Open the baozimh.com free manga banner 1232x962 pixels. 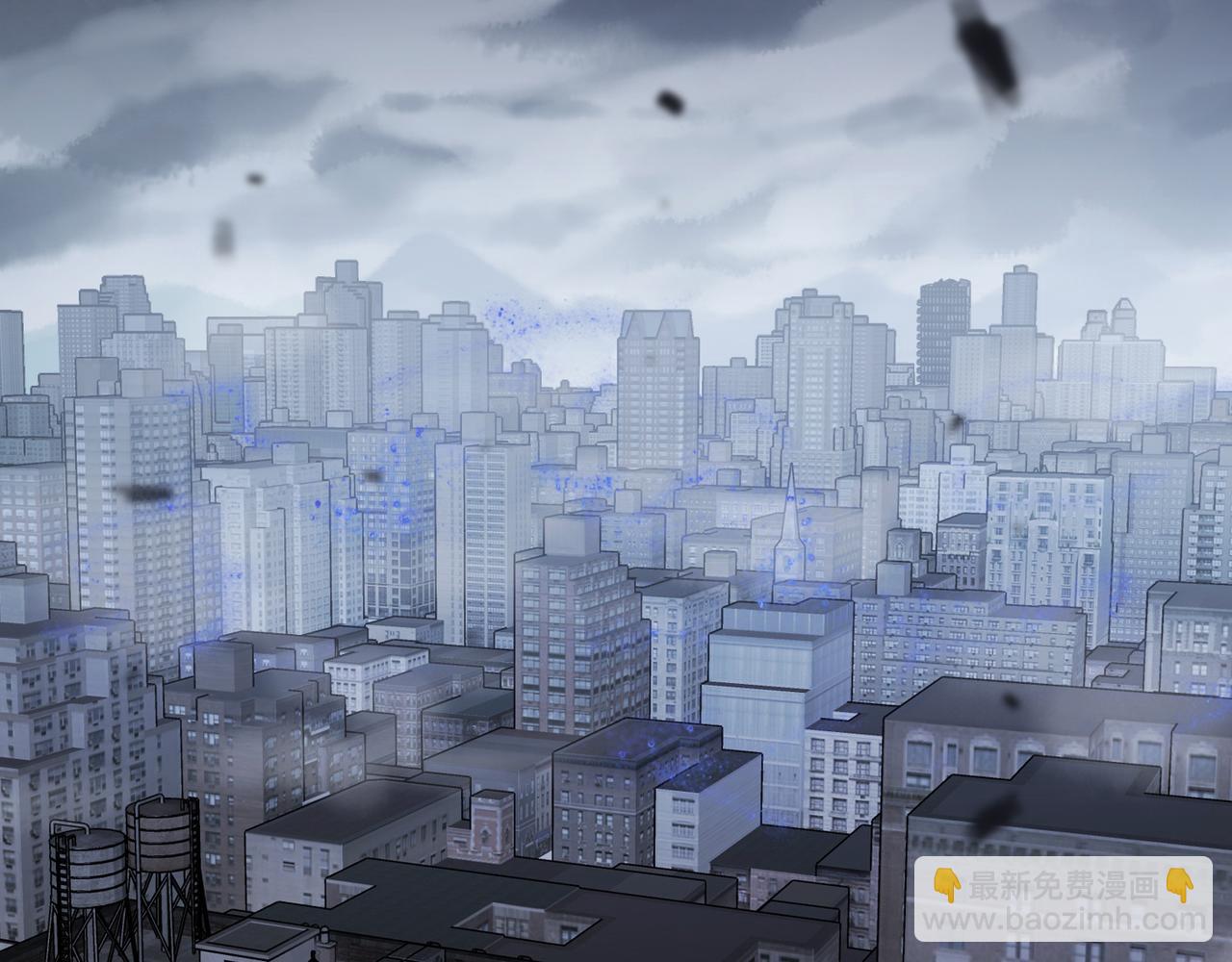tap(1063, 899)
